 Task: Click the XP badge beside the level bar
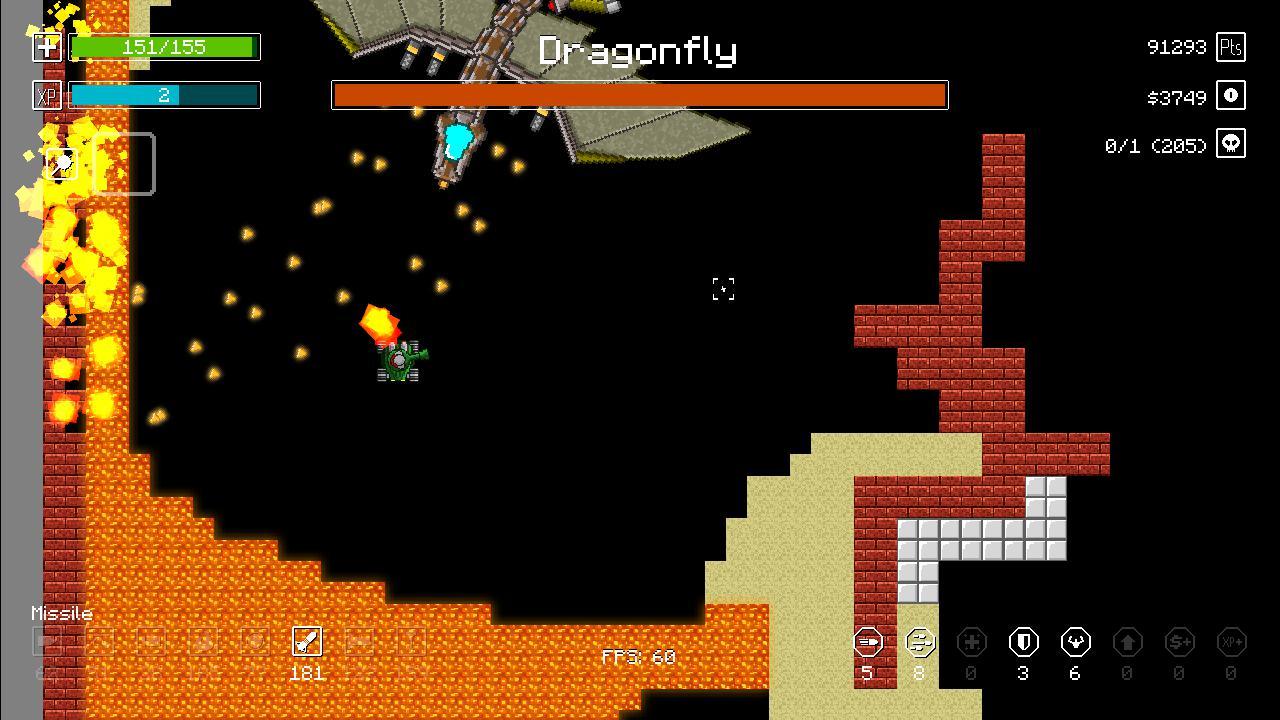coord(46,95)
